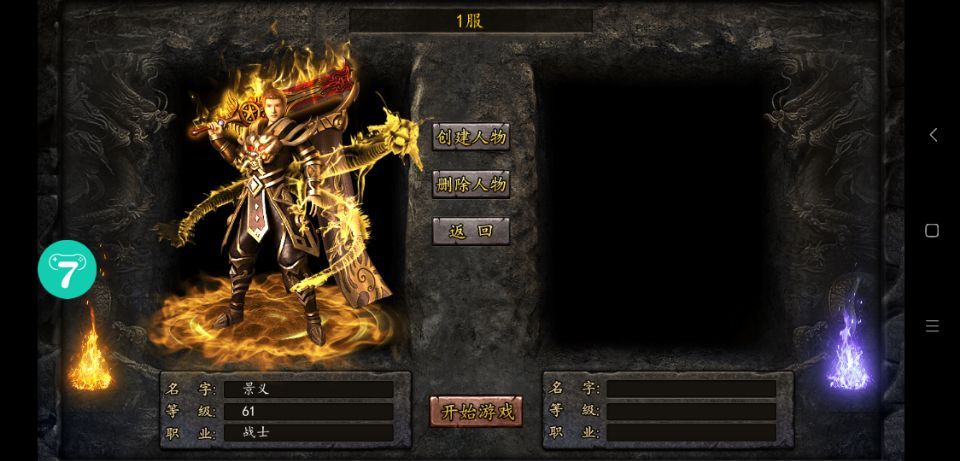The height and width of the screenshot is (461, 960).
Task: Start the game with 开始游戏
Action: [x=476, y=411]
